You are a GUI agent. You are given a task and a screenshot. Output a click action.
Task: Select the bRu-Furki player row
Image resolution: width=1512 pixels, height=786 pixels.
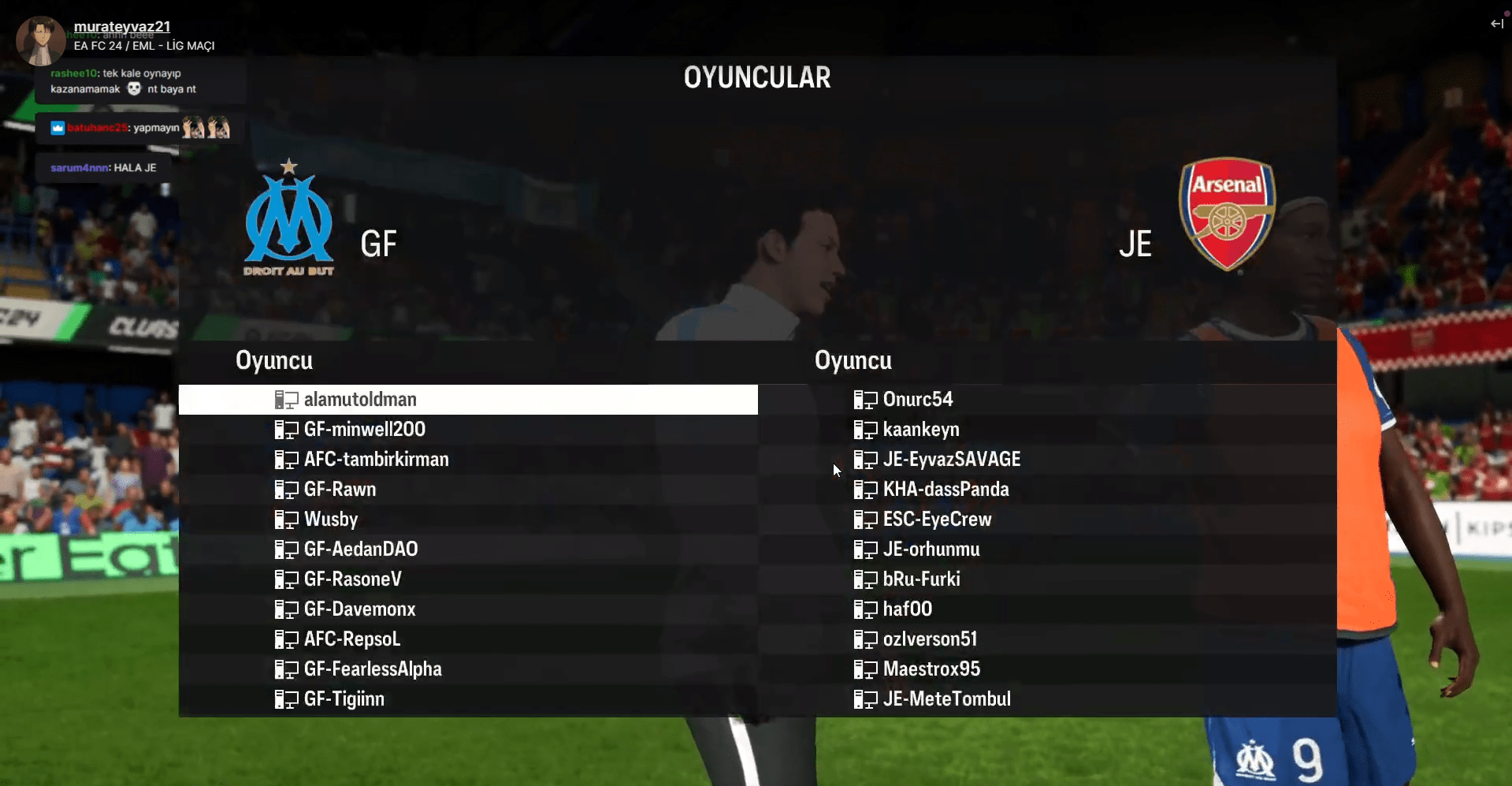point(921,579)
